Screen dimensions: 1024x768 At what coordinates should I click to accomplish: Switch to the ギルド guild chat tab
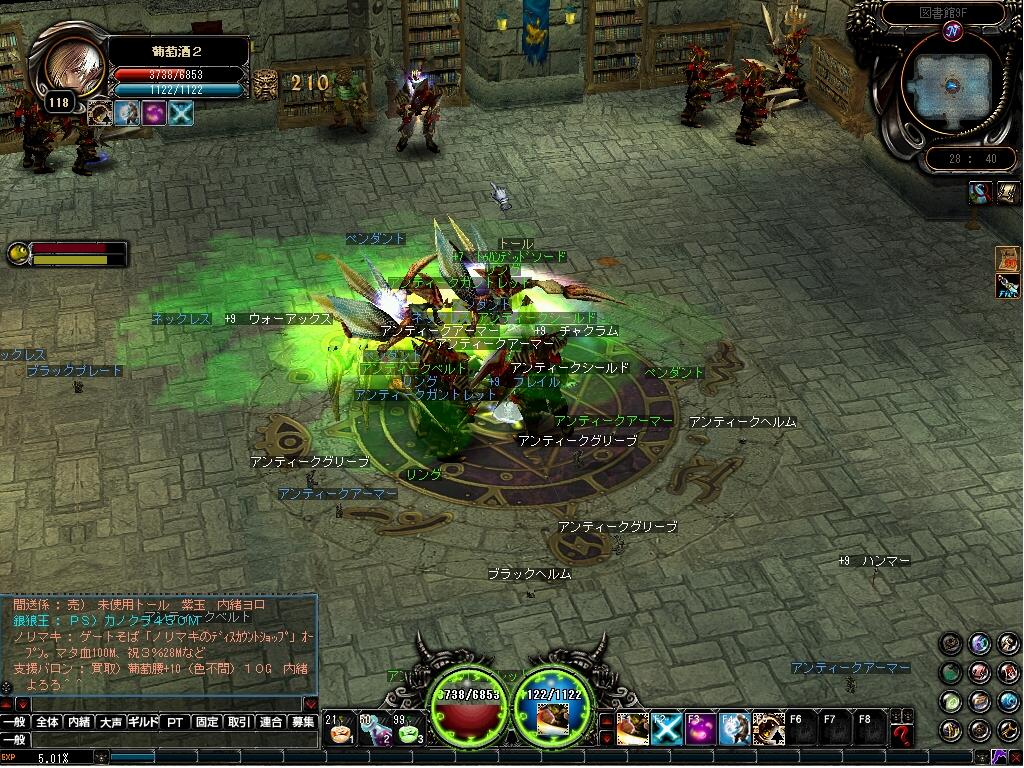coord(143,722)
